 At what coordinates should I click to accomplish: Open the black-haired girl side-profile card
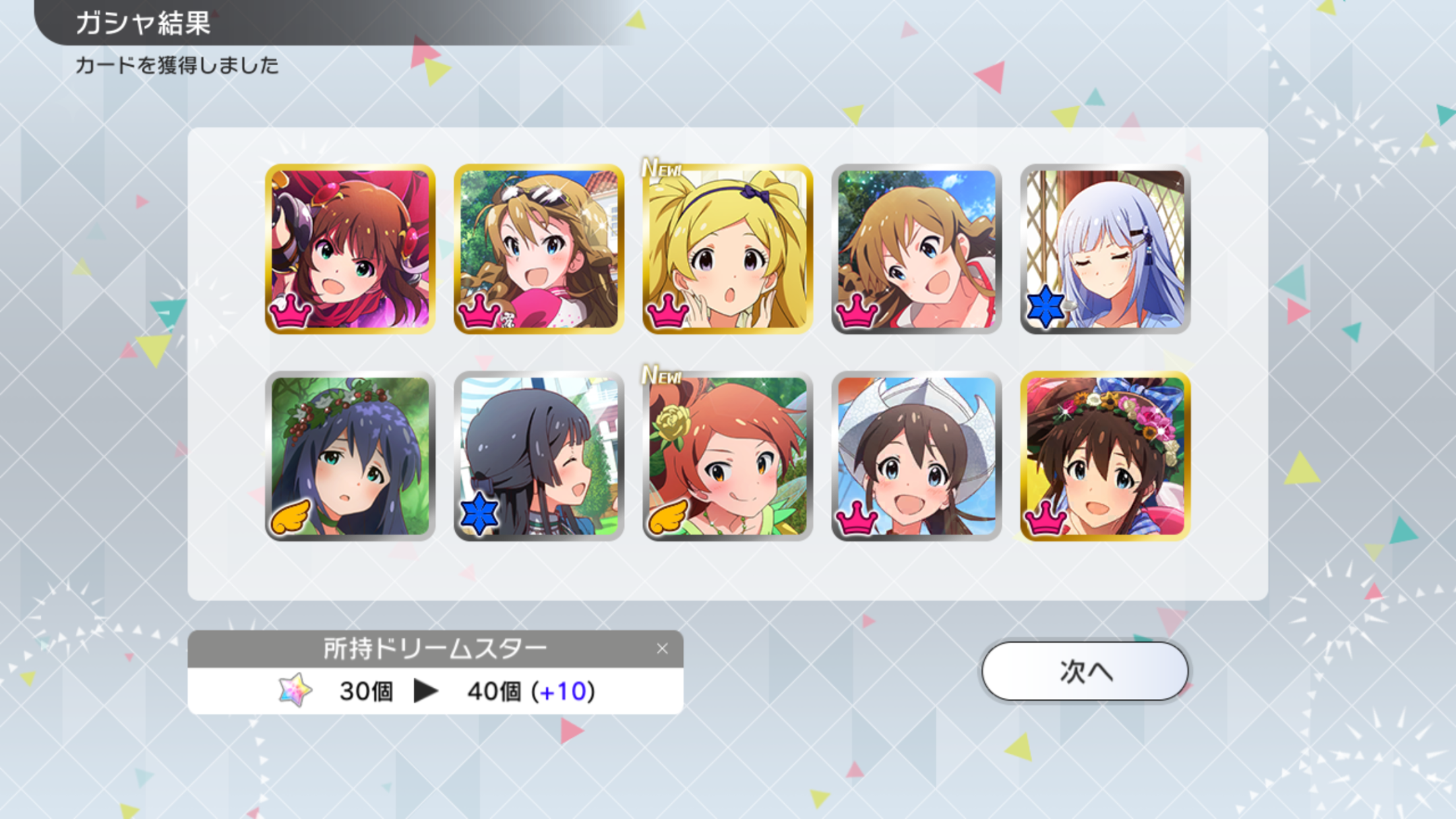(539, 456)
